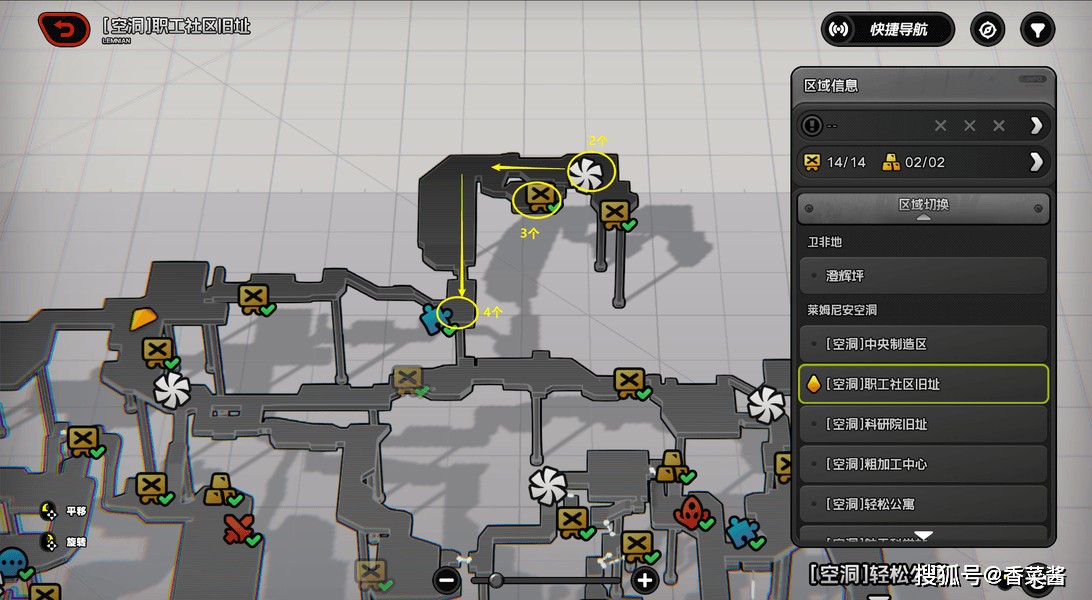Click the fan marker circled in yellow
The width and height of the screenshot is (1092, 600).
pos(587,172)
